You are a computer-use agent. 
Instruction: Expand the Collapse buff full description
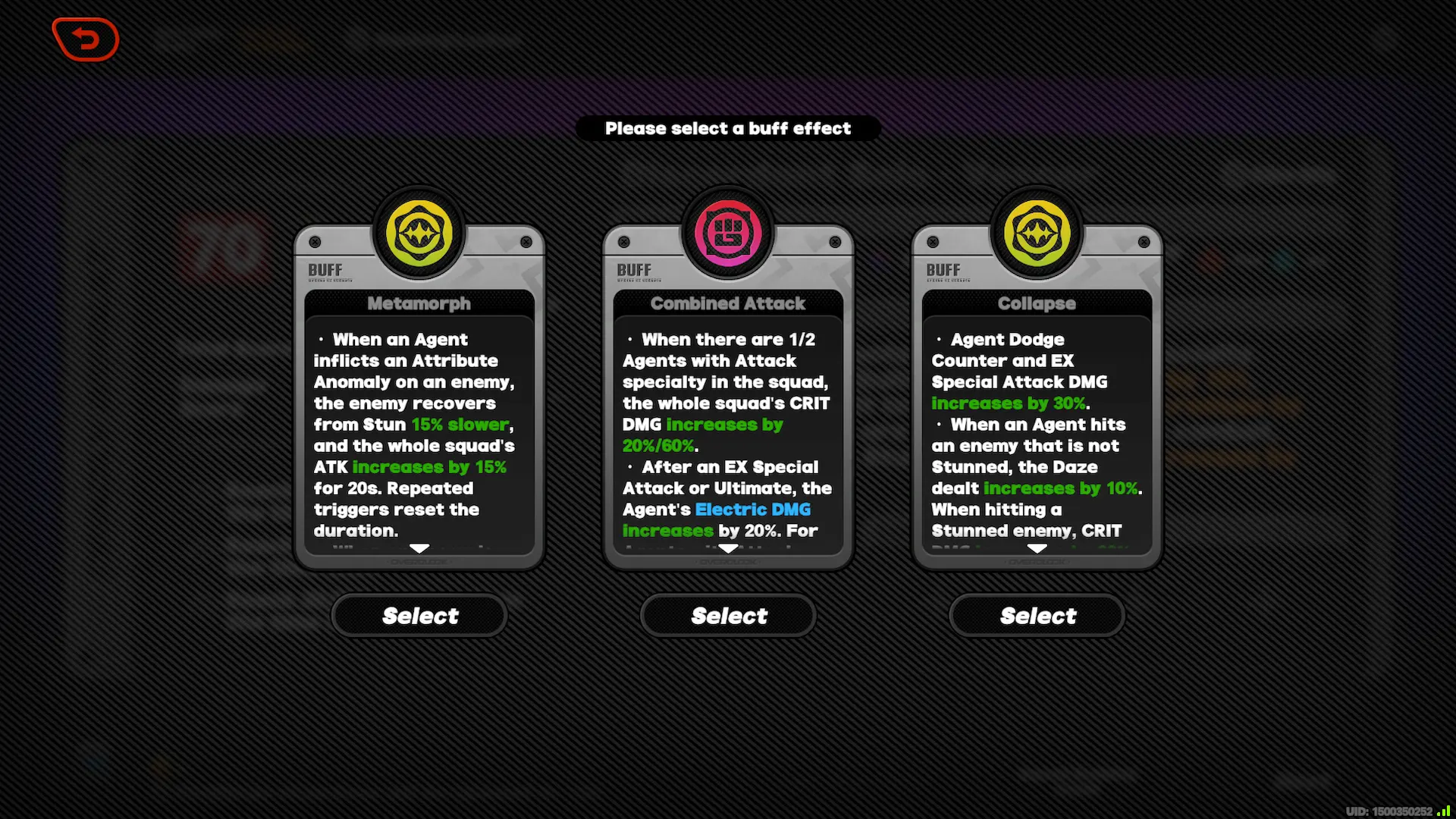click(1037, 548)
